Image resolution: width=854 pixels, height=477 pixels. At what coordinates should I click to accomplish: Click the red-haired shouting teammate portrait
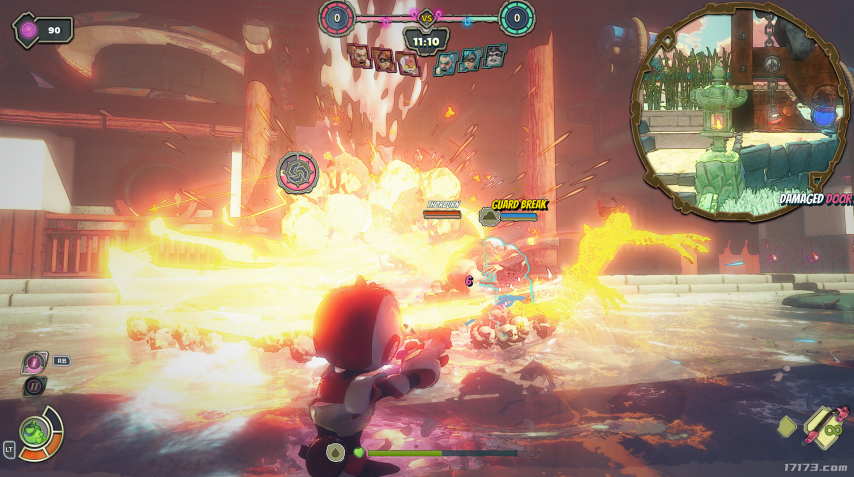(360, 57)
